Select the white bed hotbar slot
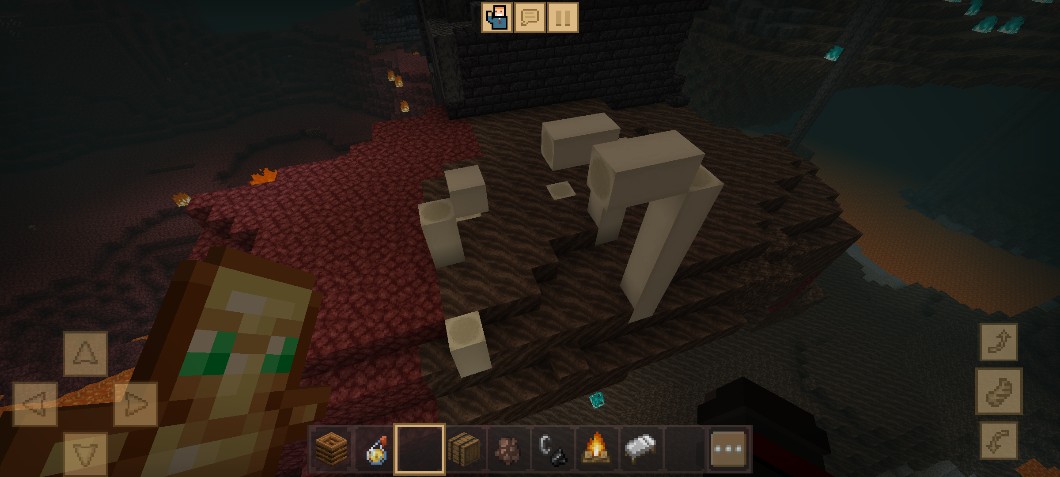The width and height of the screenshot is (1060, 477). (640, 449)
